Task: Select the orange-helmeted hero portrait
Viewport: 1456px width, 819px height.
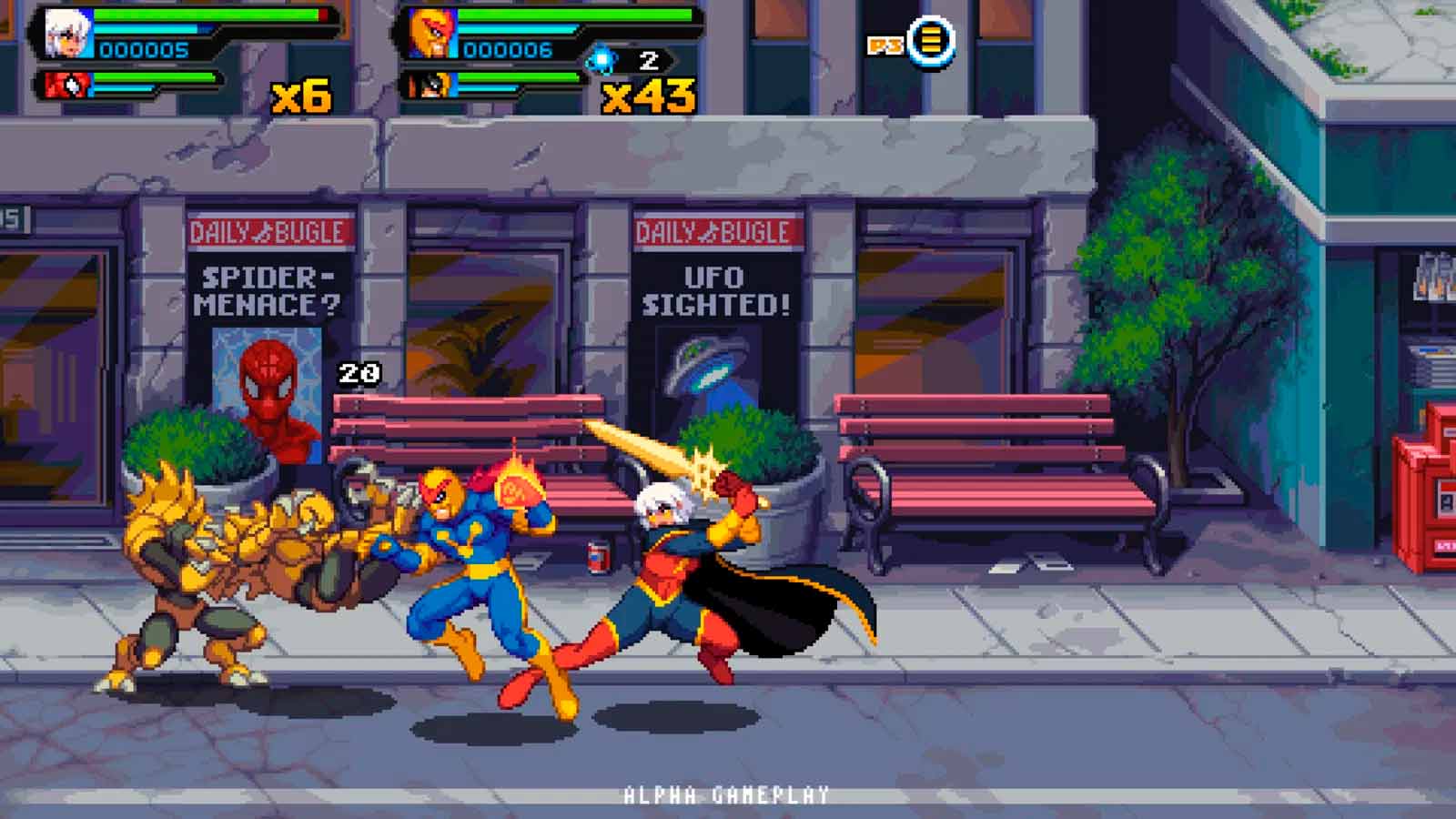Action: pyautogui.click(x=430, y=34)
